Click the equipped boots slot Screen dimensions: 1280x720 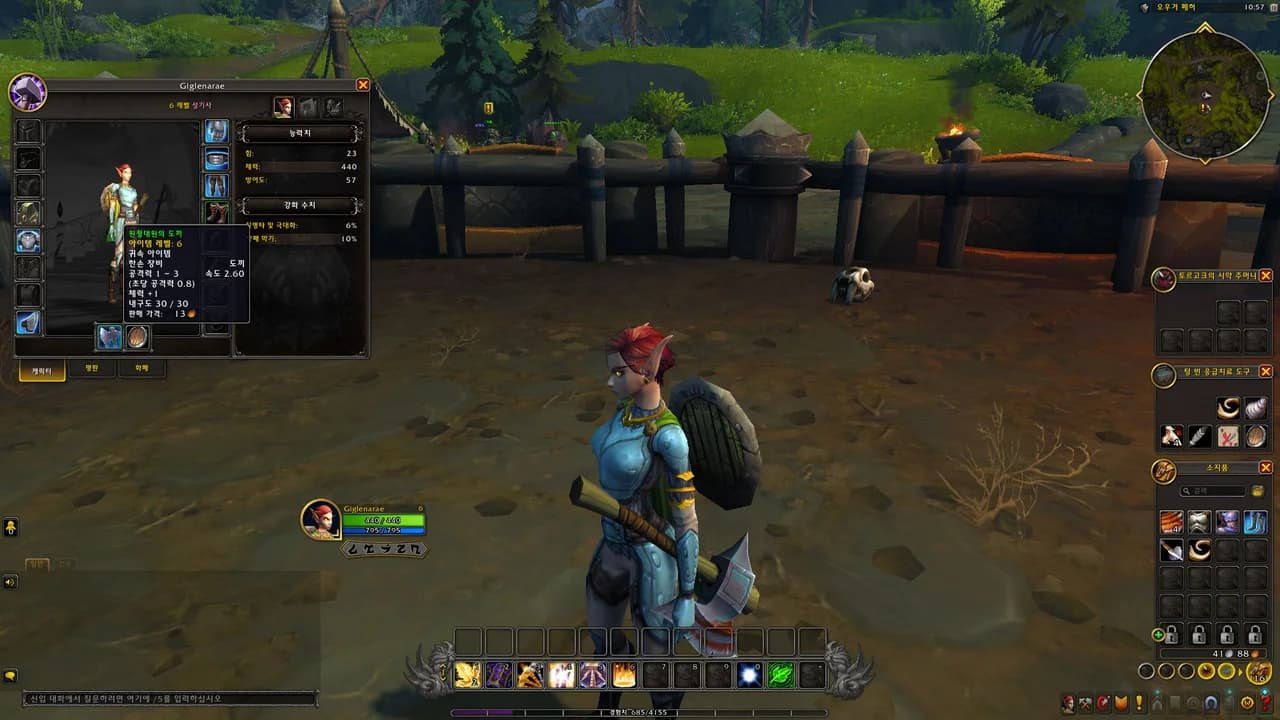coord(216,213)
